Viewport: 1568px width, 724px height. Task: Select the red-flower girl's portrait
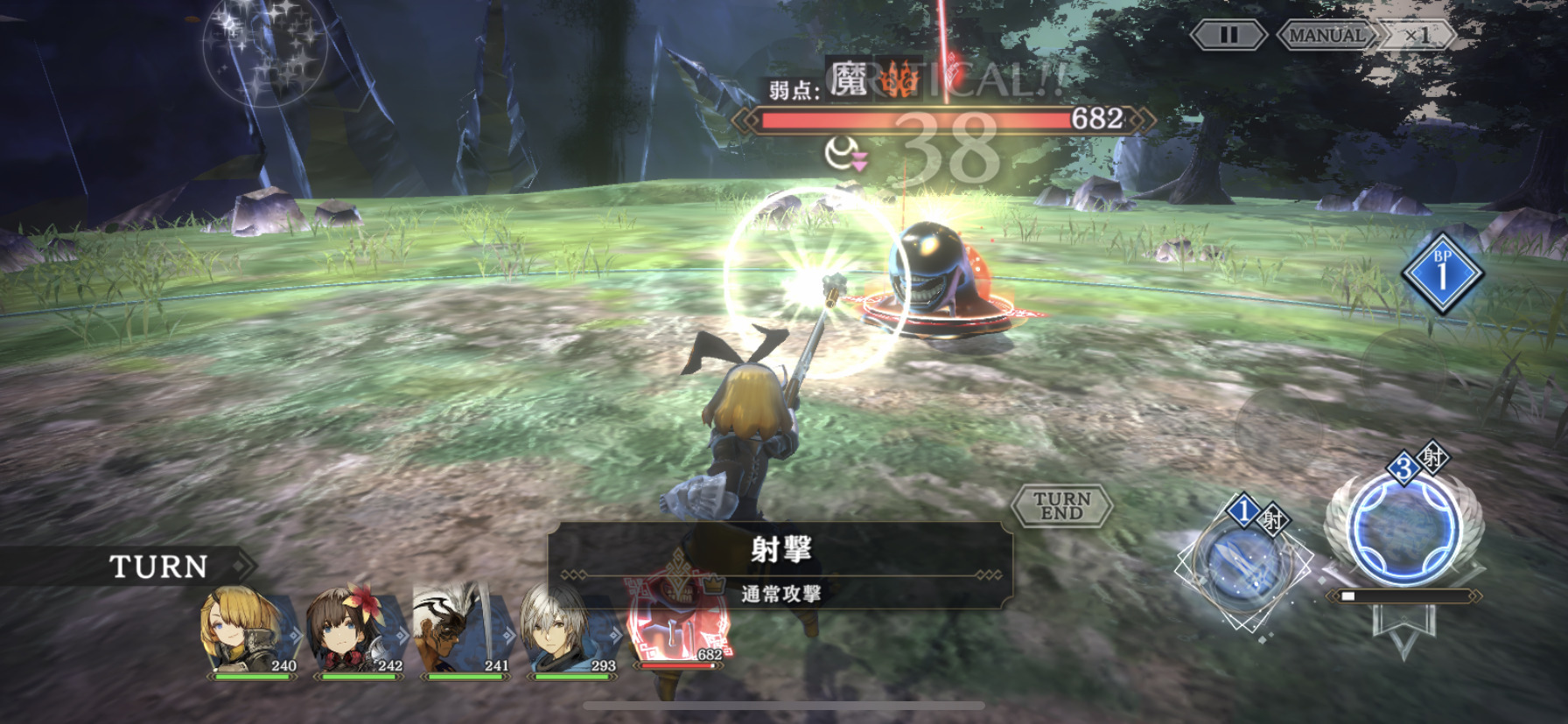[354, 630]
